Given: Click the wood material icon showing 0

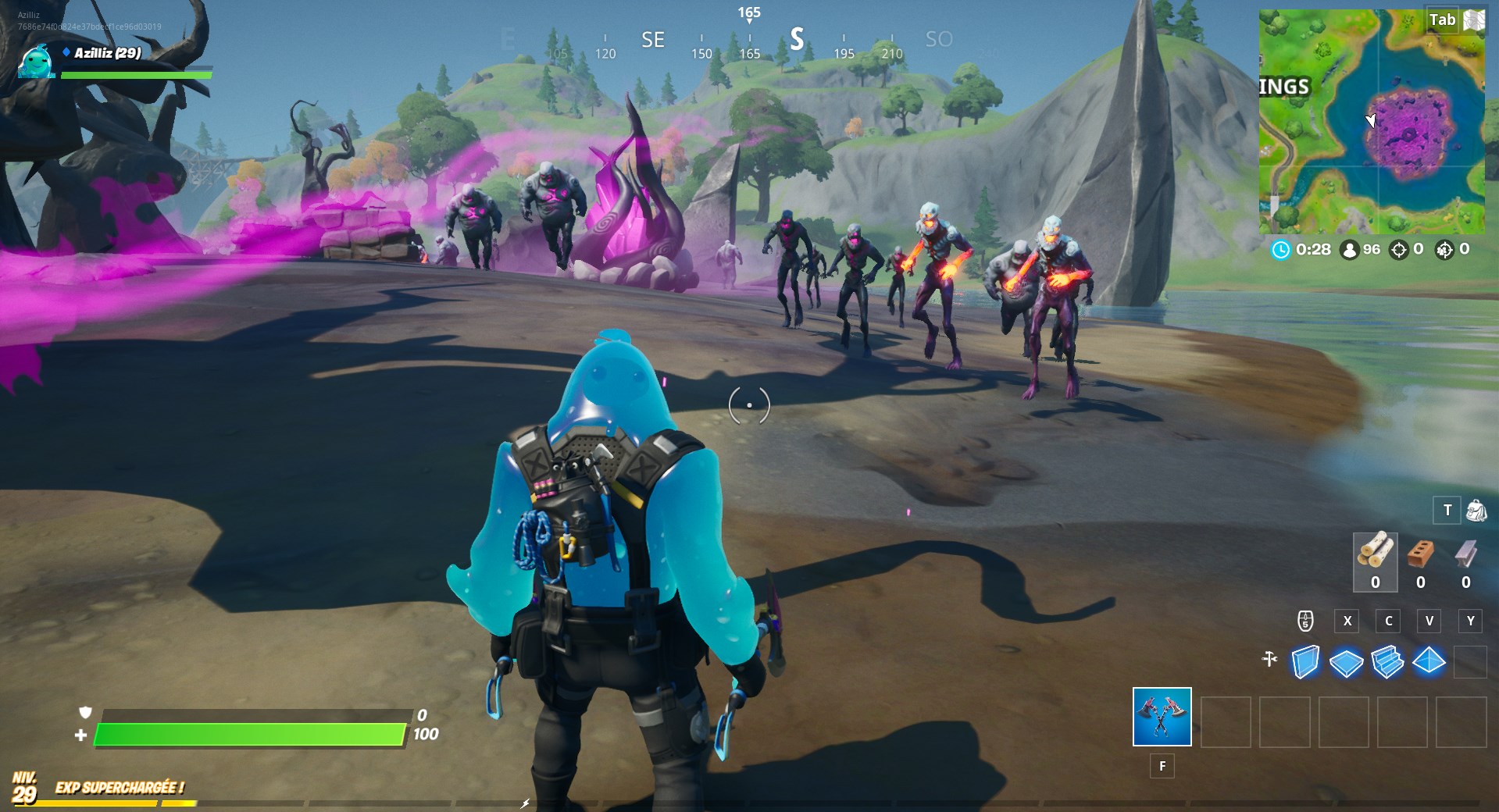Looking at the screenshot, I should point(1375,556).
